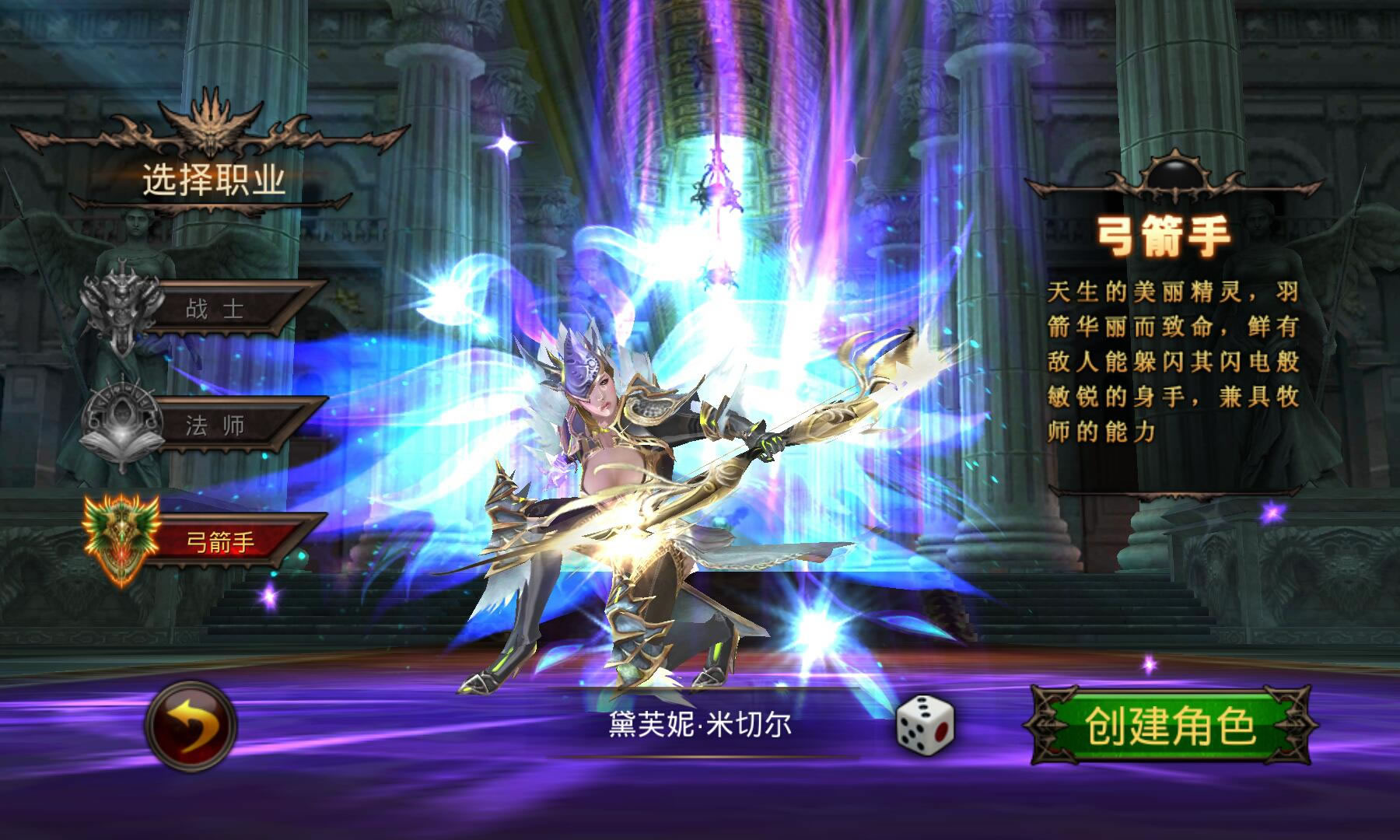The height and width of the screenshot is (840, 1400).
Task: Edit the character name field 黛芙妮·米切尔
Action: pyautogui.click(x=700, y=725)
